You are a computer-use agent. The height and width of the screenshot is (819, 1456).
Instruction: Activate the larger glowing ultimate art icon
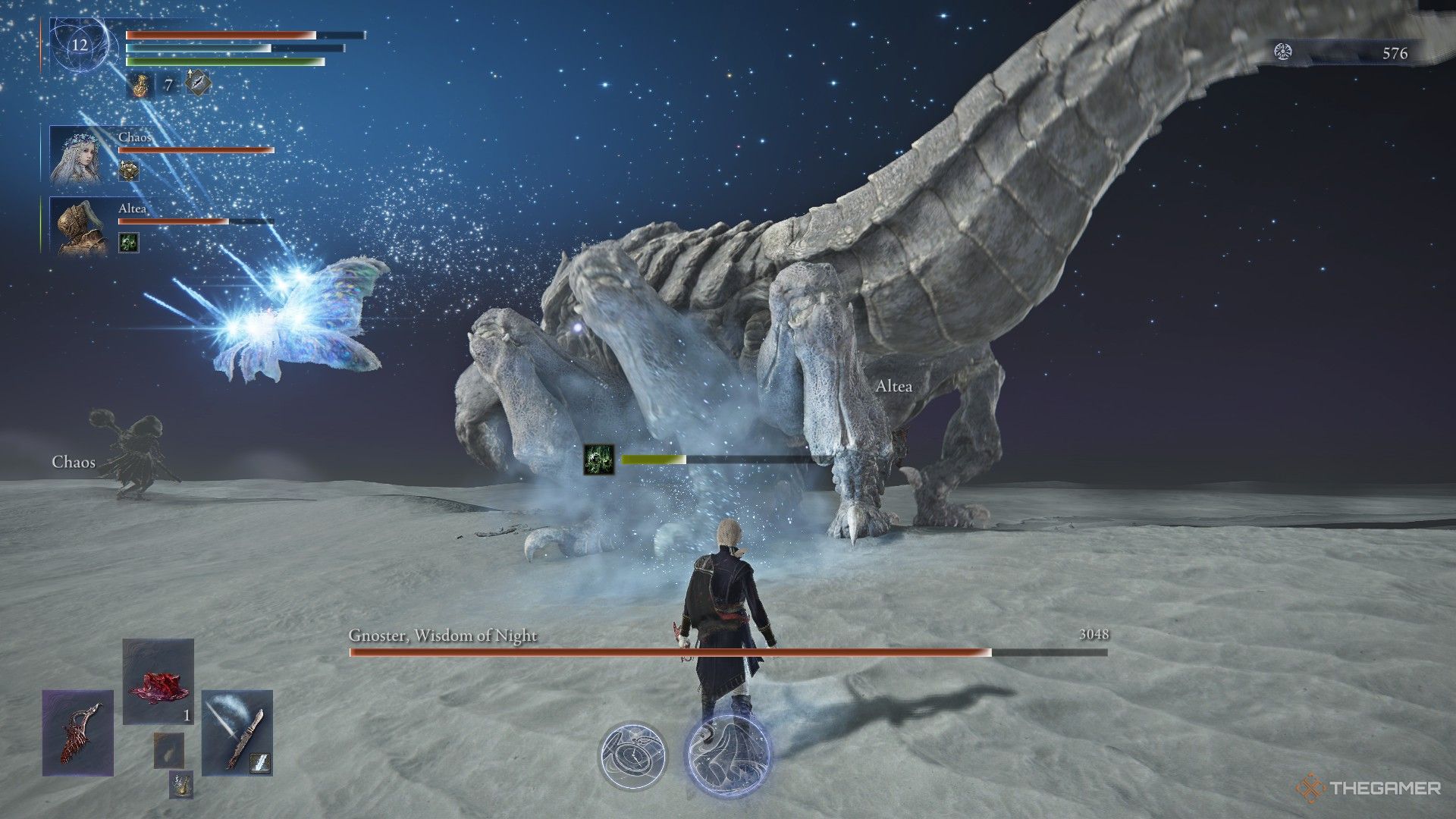coord(726,752)
